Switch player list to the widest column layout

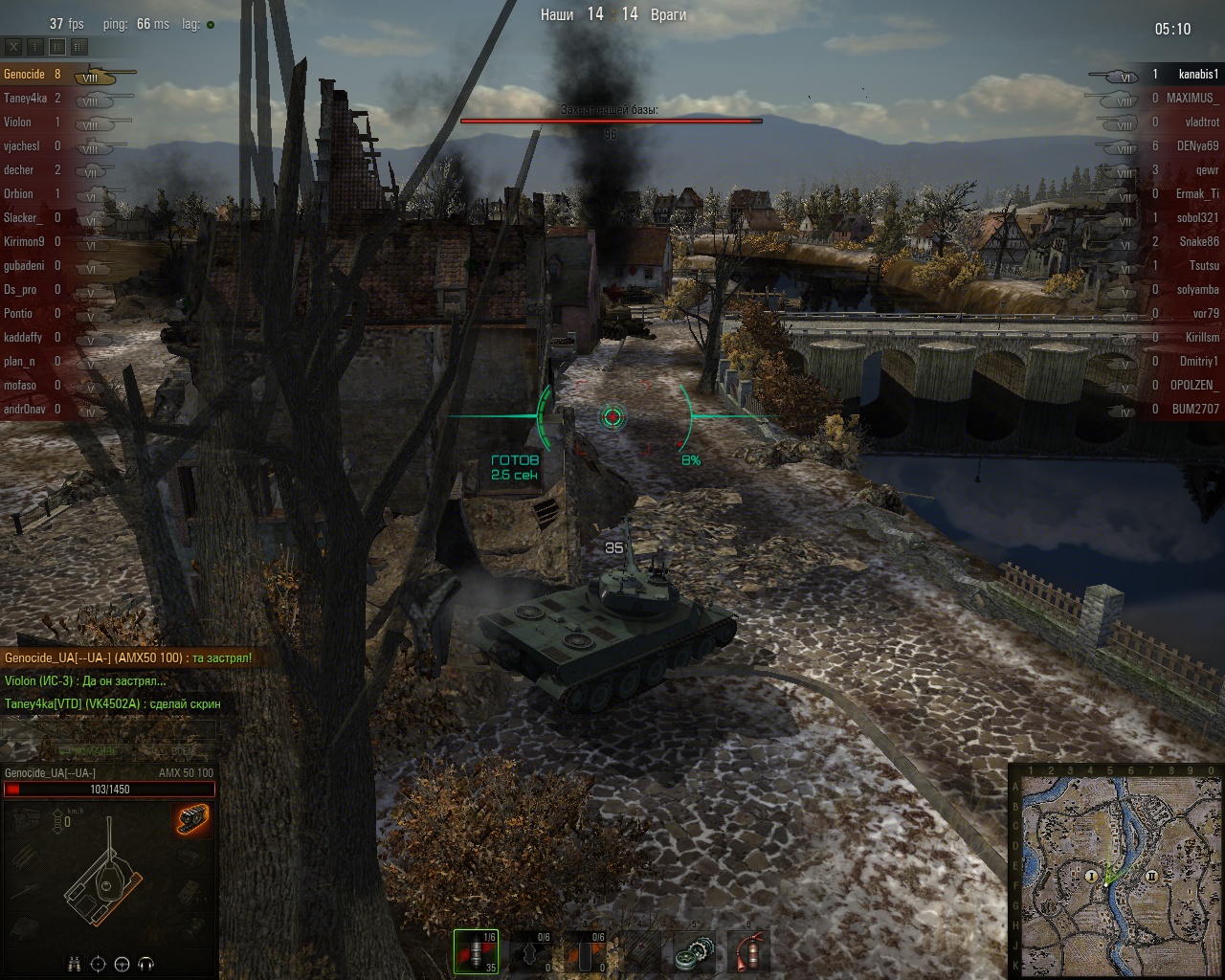click(x=78, y=46)
